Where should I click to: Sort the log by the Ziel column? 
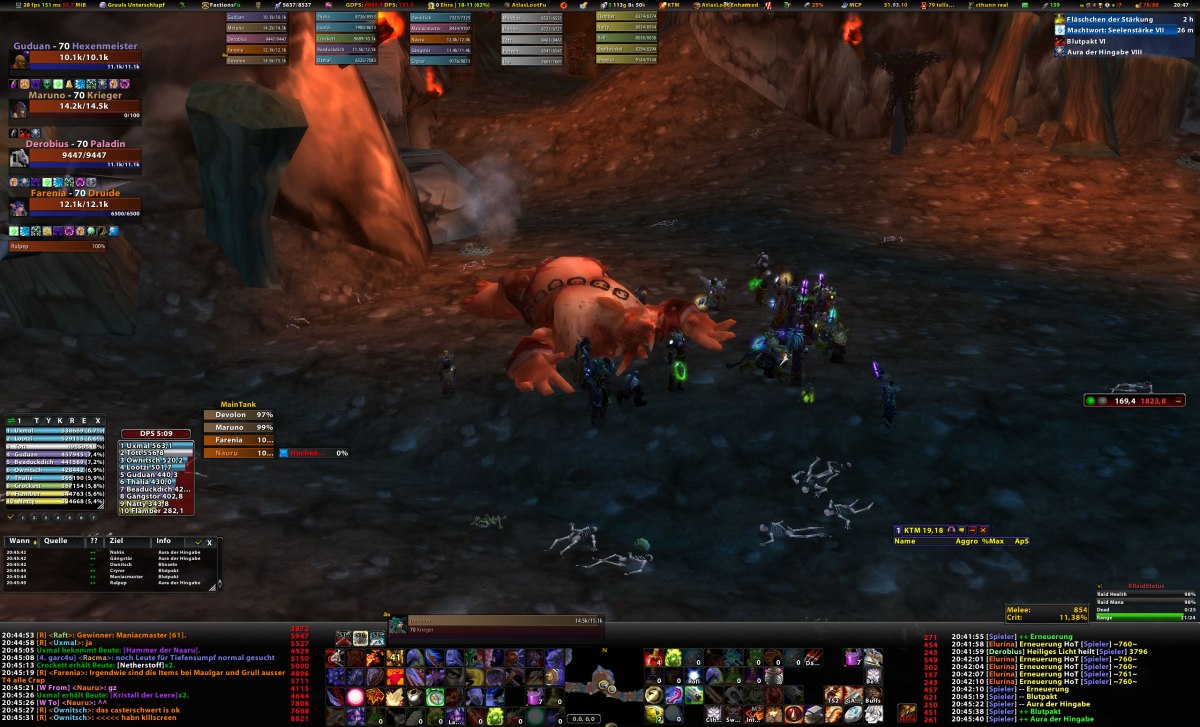point(117,541)
